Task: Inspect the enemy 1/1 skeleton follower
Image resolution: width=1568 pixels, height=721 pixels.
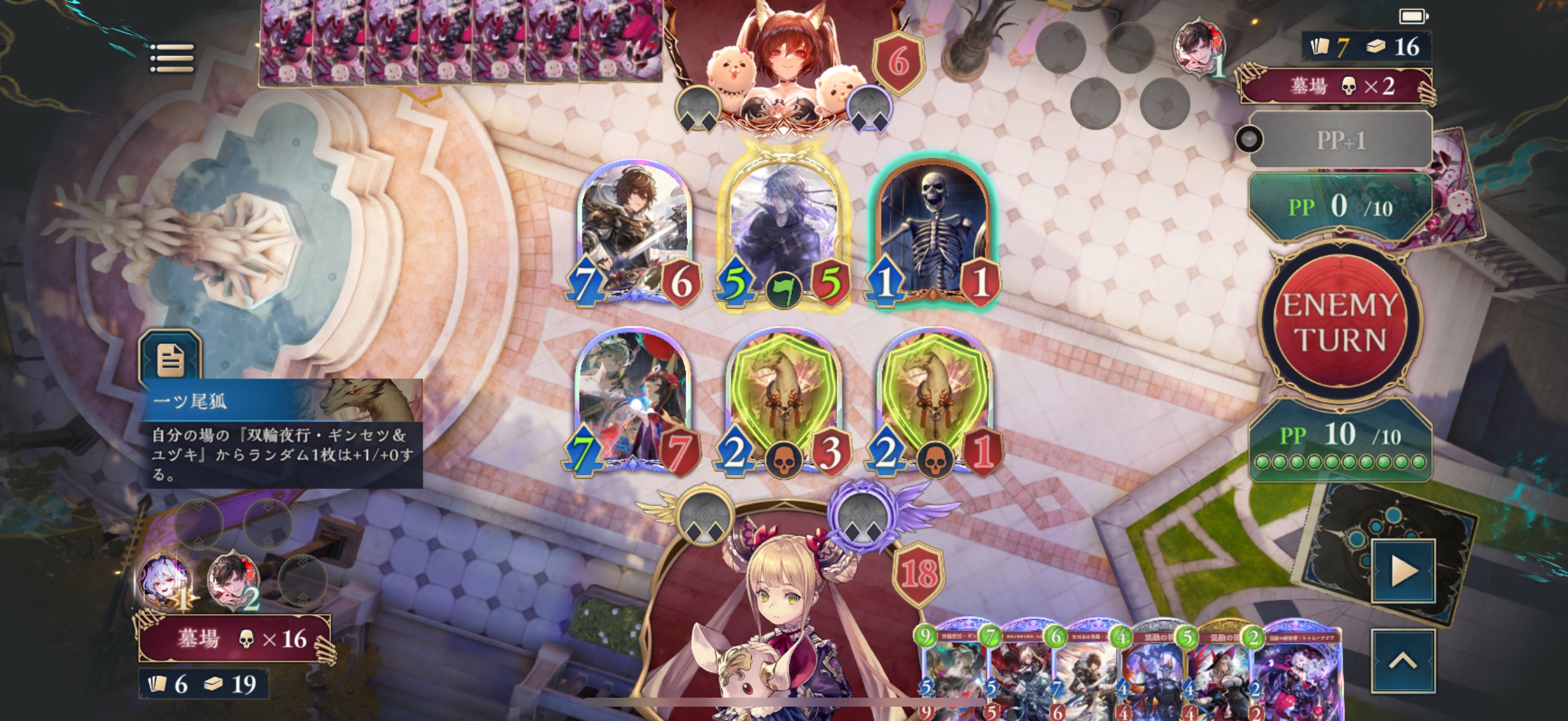Action: [932, 228]
